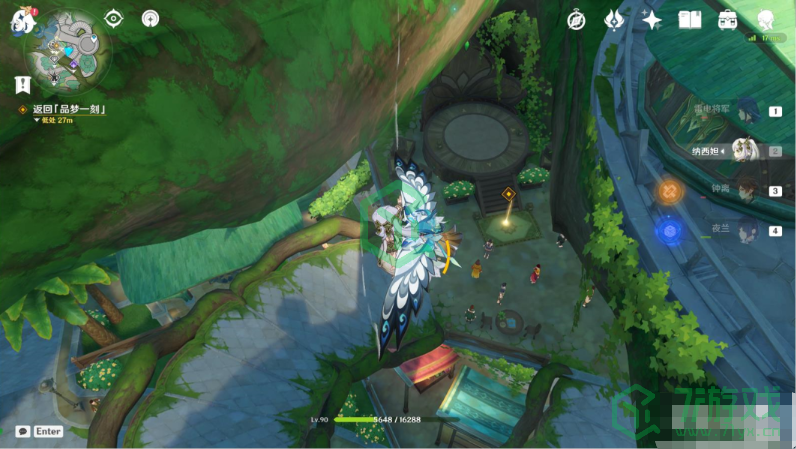The width and height of the screenshot is (796, 449).
Task: Open the chat speech bubble
Action: coord(22,431)
